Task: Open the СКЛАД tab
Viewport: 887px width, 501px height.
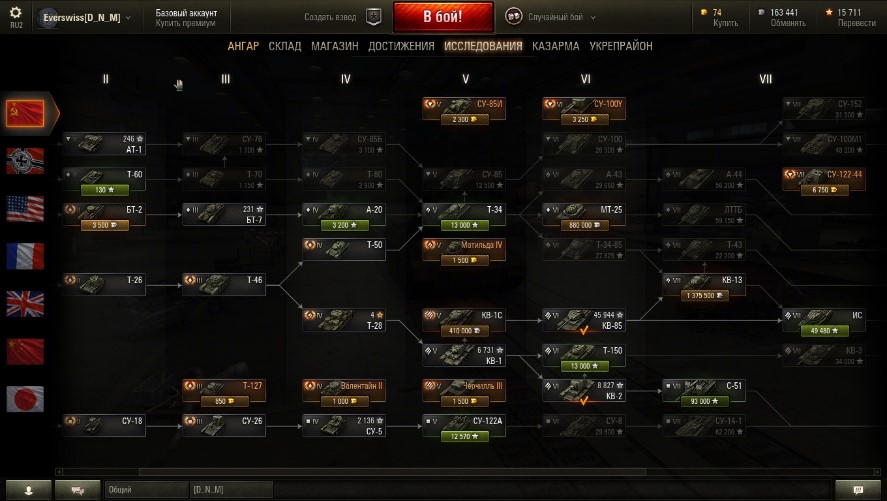Action: click(285, 46)
